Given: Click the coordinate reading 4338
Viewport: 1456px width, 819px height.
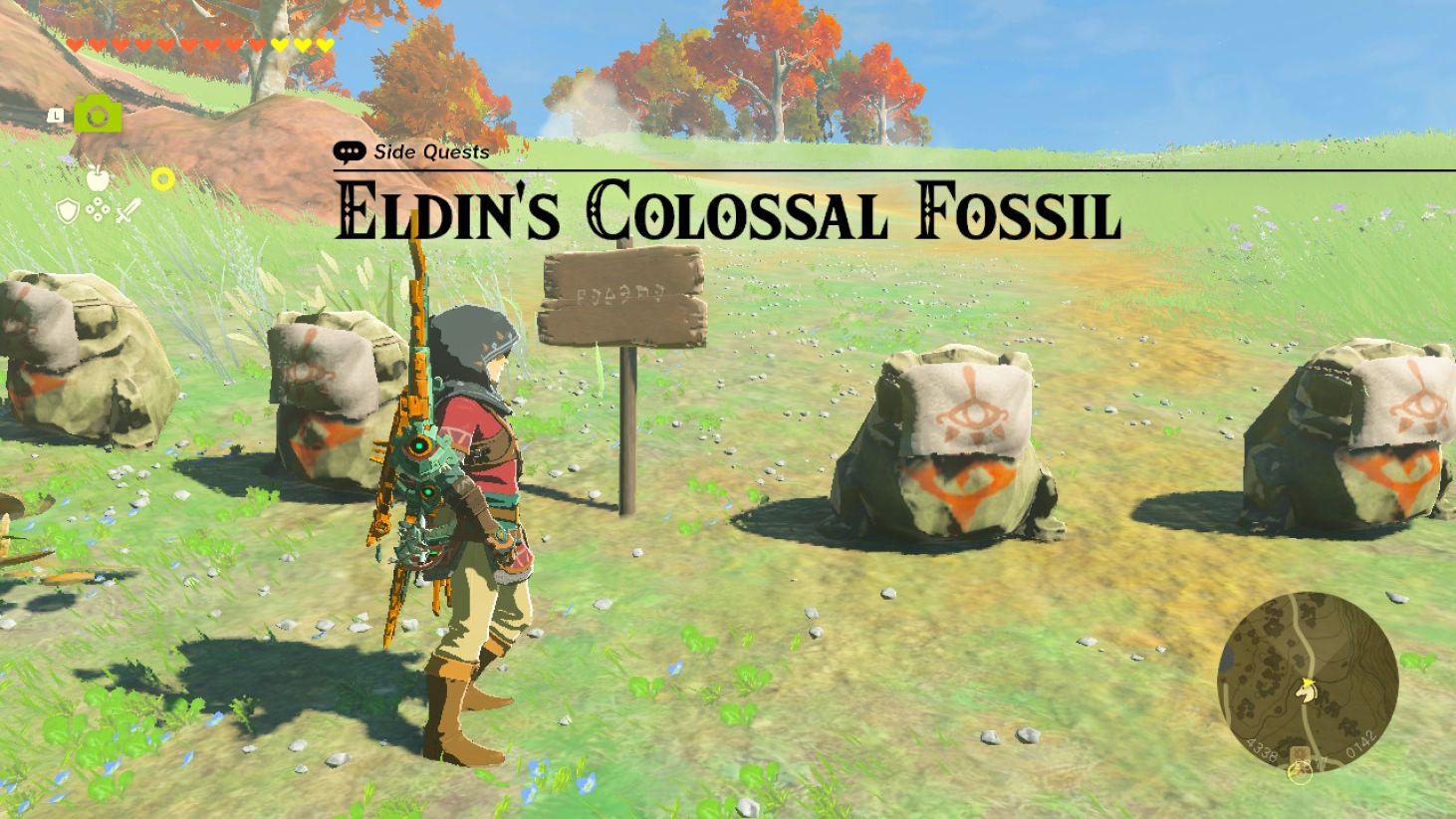Looking at the screenshot, I should pyautogui.click(x=1263, y=748).
